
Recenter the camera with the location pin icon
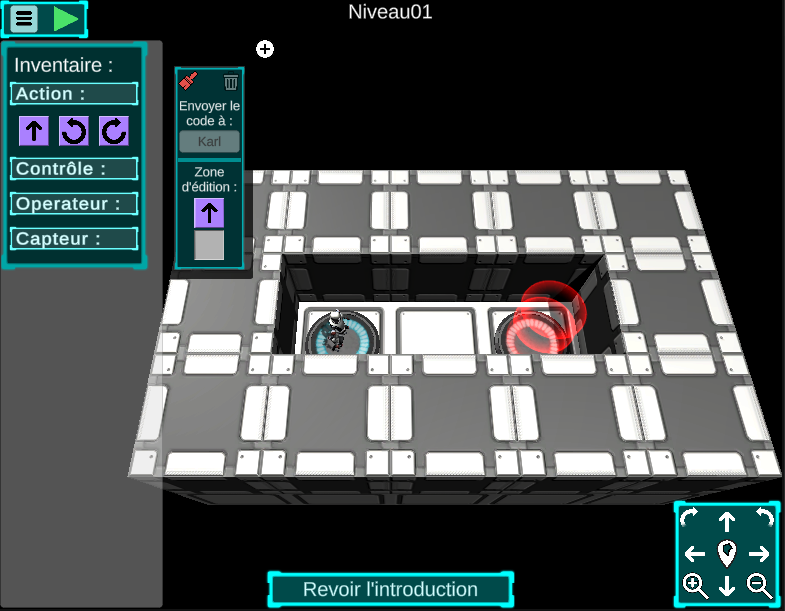pyautogui.click(x=727, y=553)
